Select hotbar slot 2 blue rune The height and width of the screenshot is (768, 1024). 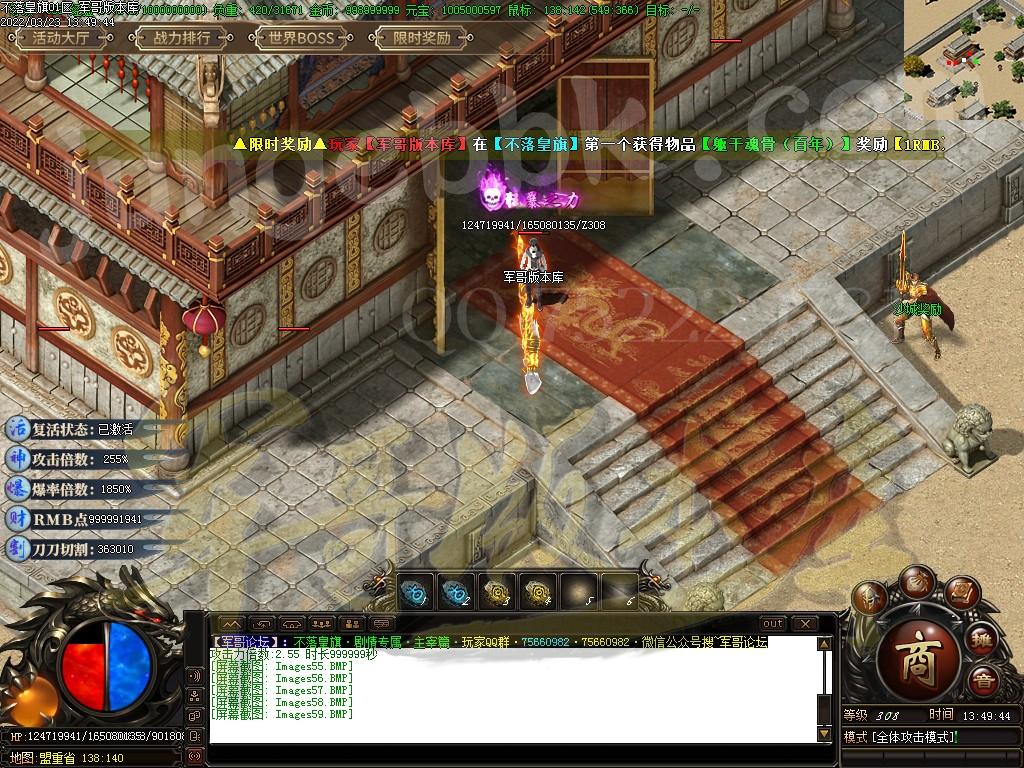tap(457, 592)
